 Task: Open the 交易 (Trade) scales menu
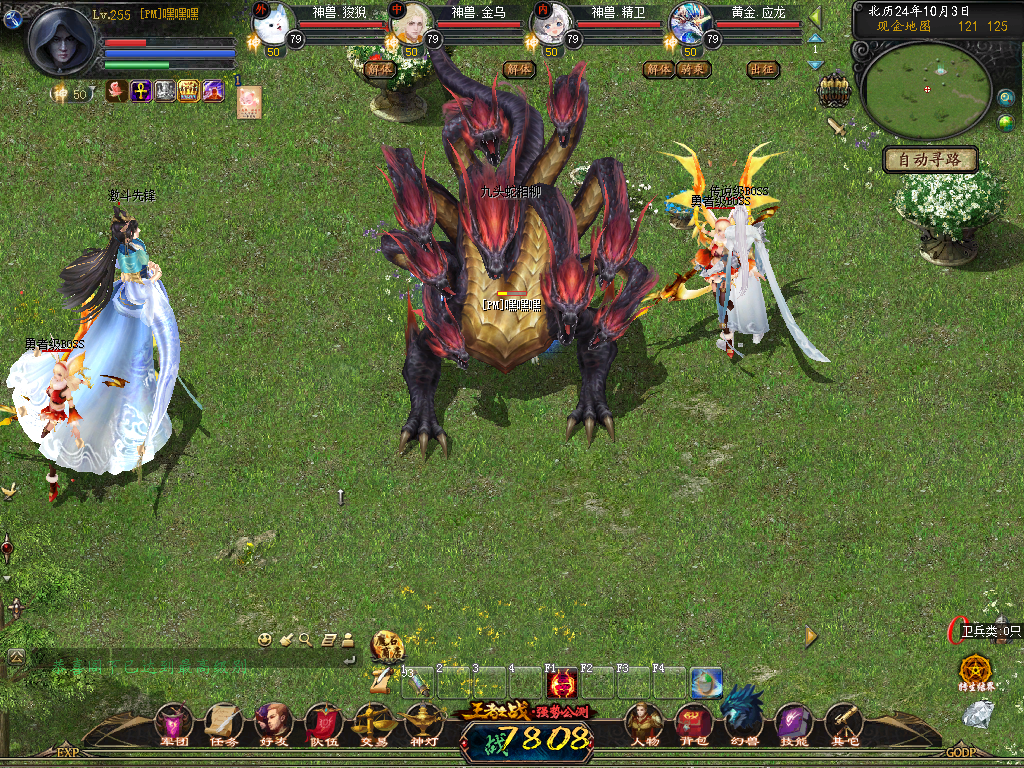[373, 722]
